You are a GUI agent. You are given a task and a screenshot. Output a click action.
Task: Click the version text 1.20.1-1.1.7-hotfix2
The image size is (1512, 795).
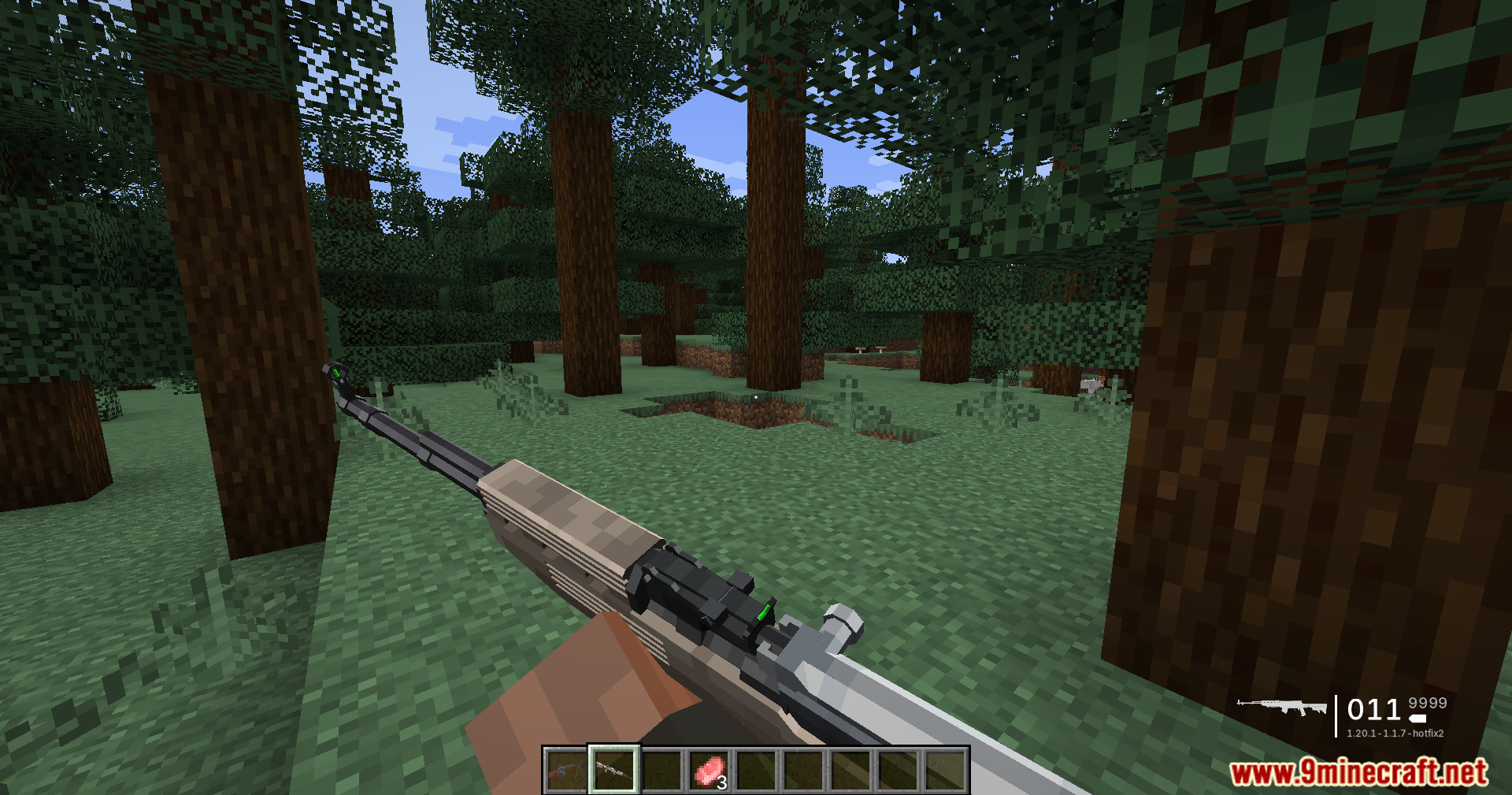tap(1395, 734)
